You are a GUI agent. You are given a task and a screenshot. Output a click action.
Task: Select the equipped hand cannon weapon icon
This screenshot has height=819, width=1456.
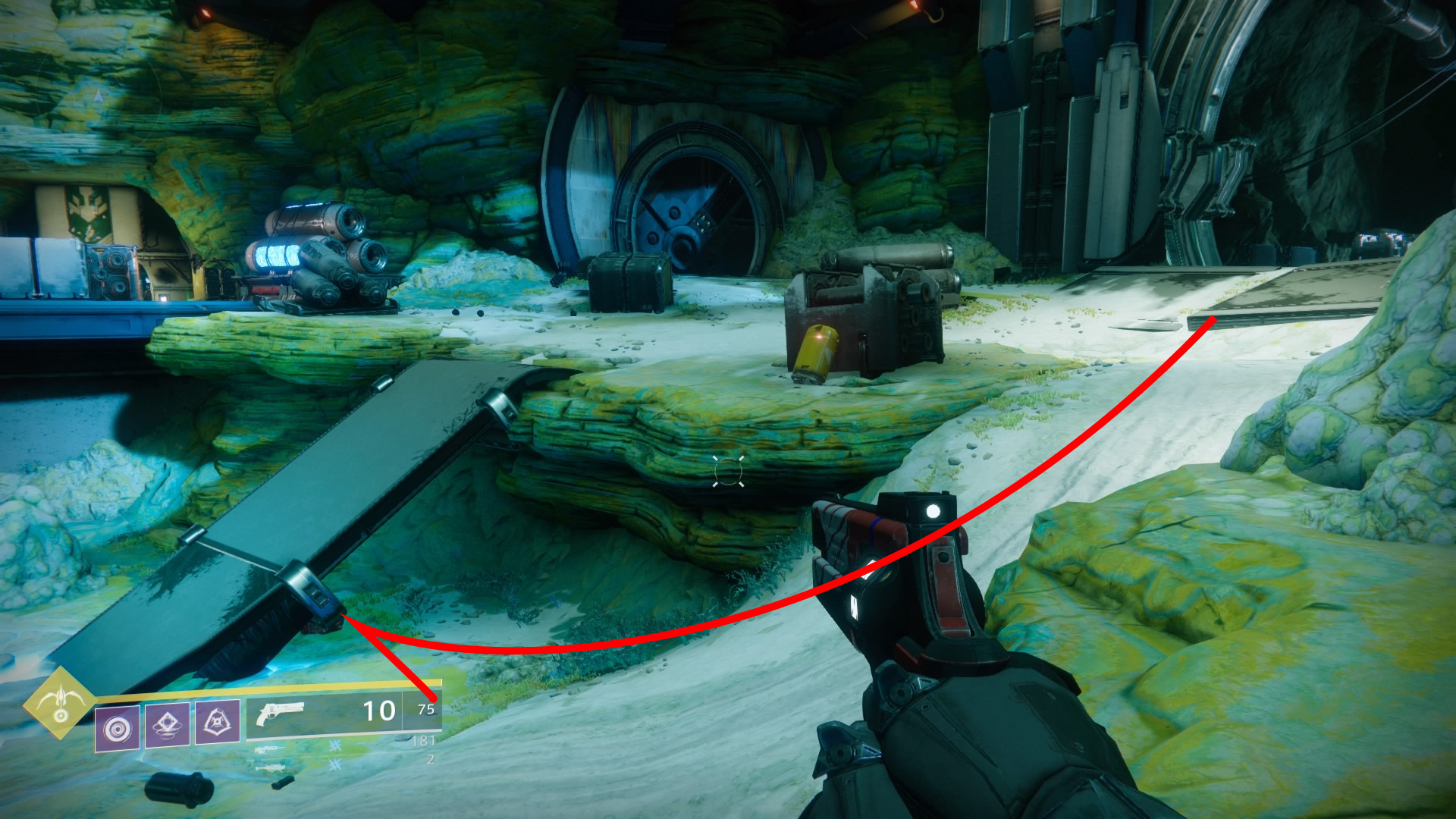click(281, 713)
